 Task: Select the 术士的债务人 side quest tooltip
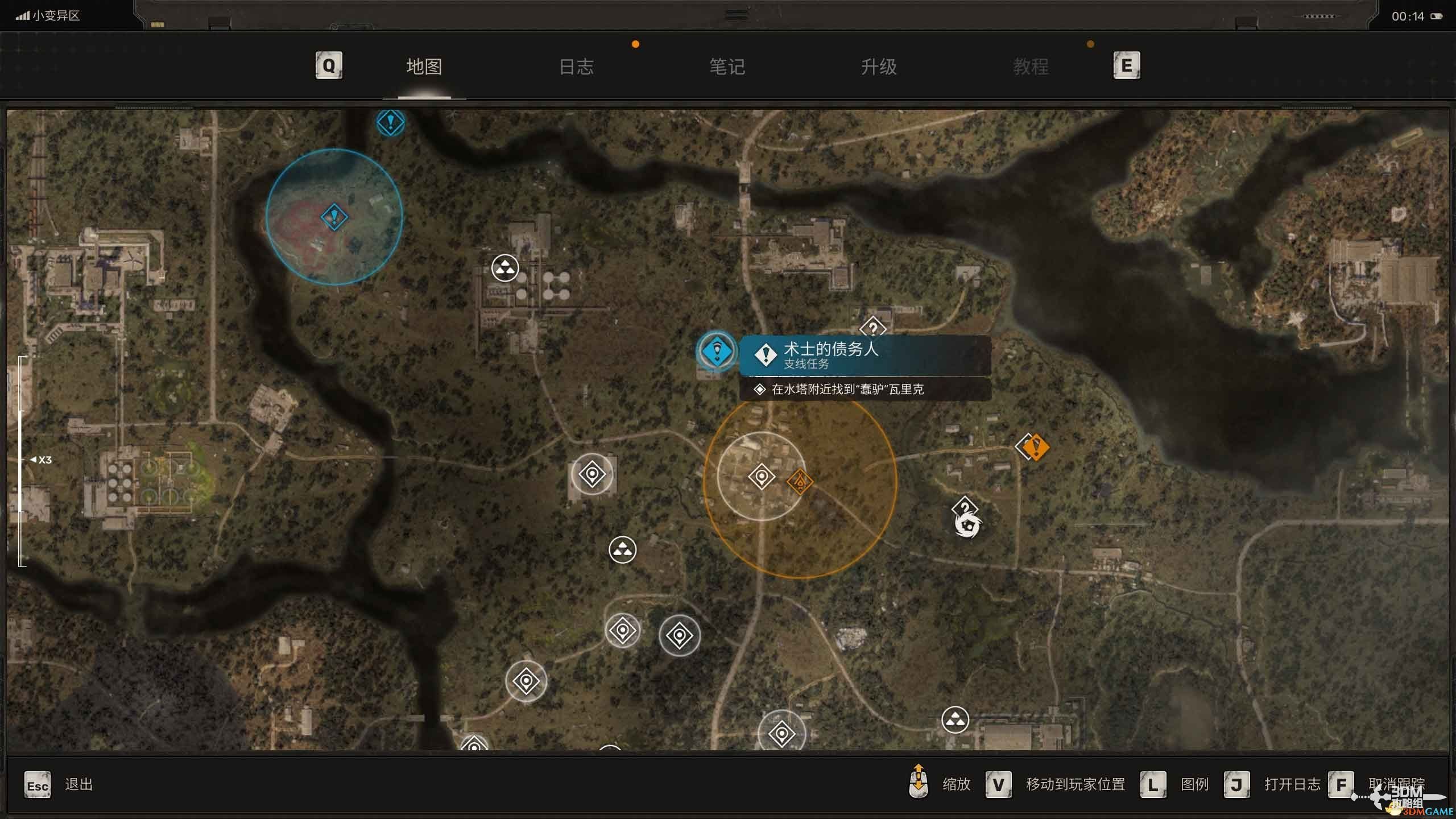click(x=864, y=355)
